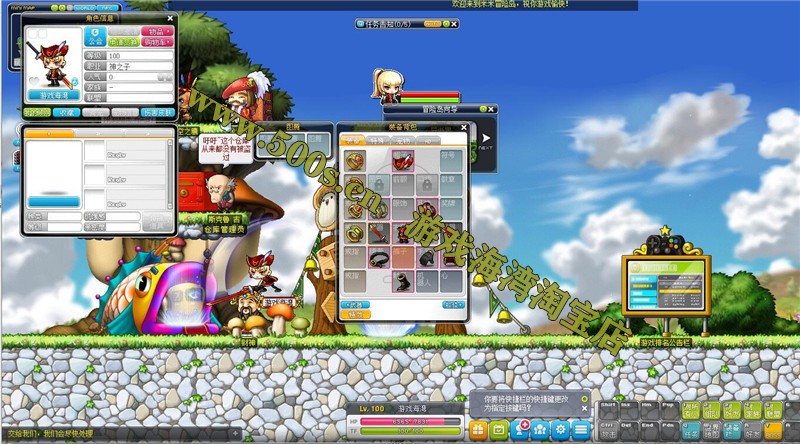Dismiss the quick slot hotkey prompt
This screenshot has width=800, height=444.
585,408
